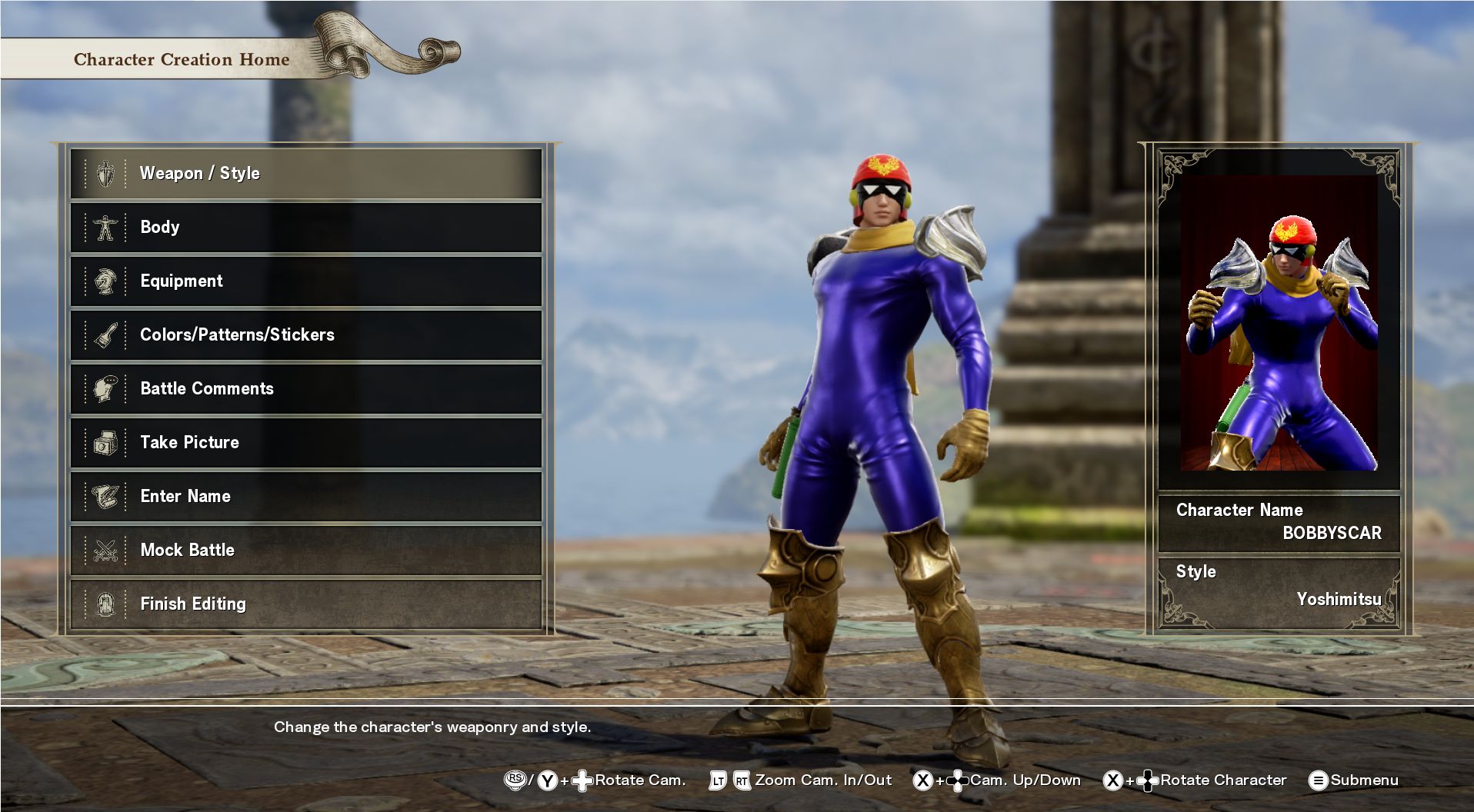Expand the Equipment customization section

[308, 281]
